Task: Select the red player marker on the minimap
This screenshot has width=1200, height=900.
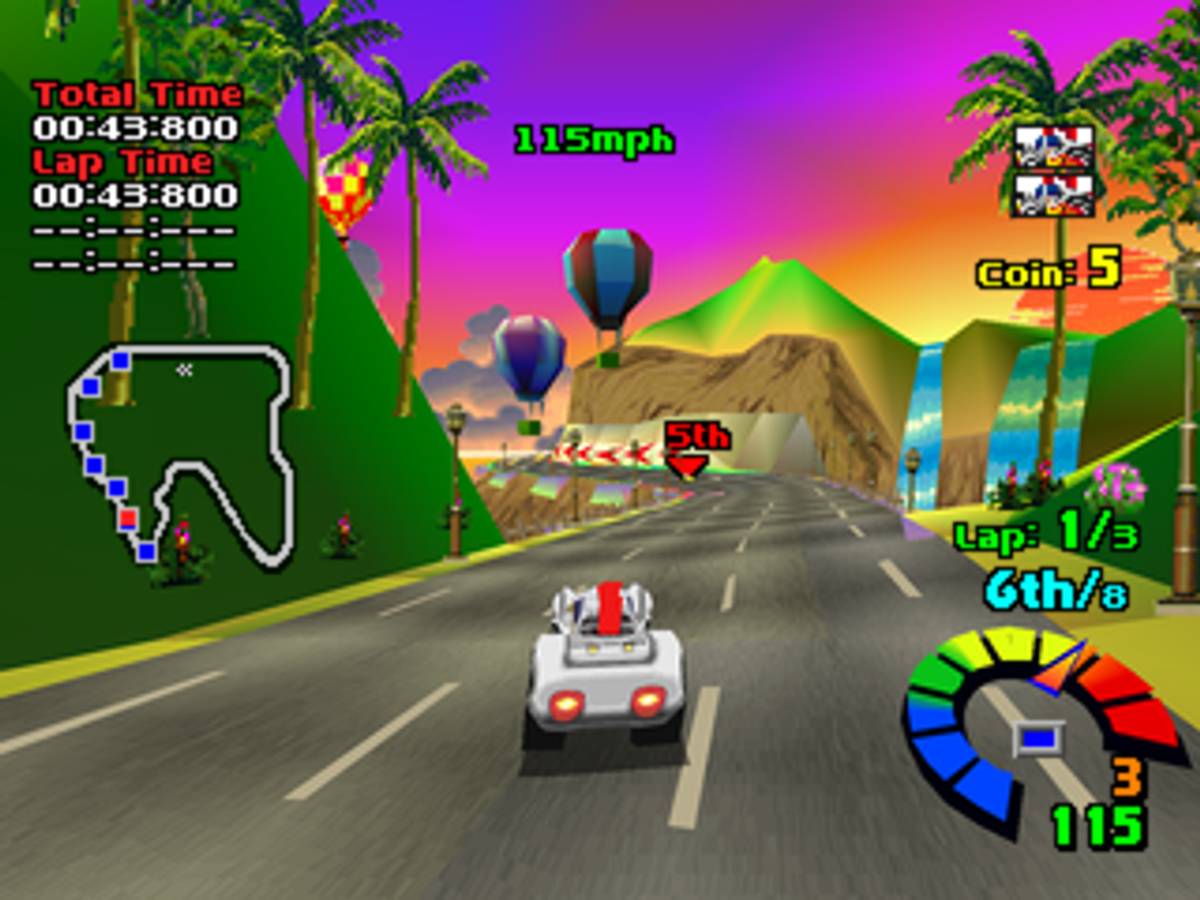Action: coord(128,518)
